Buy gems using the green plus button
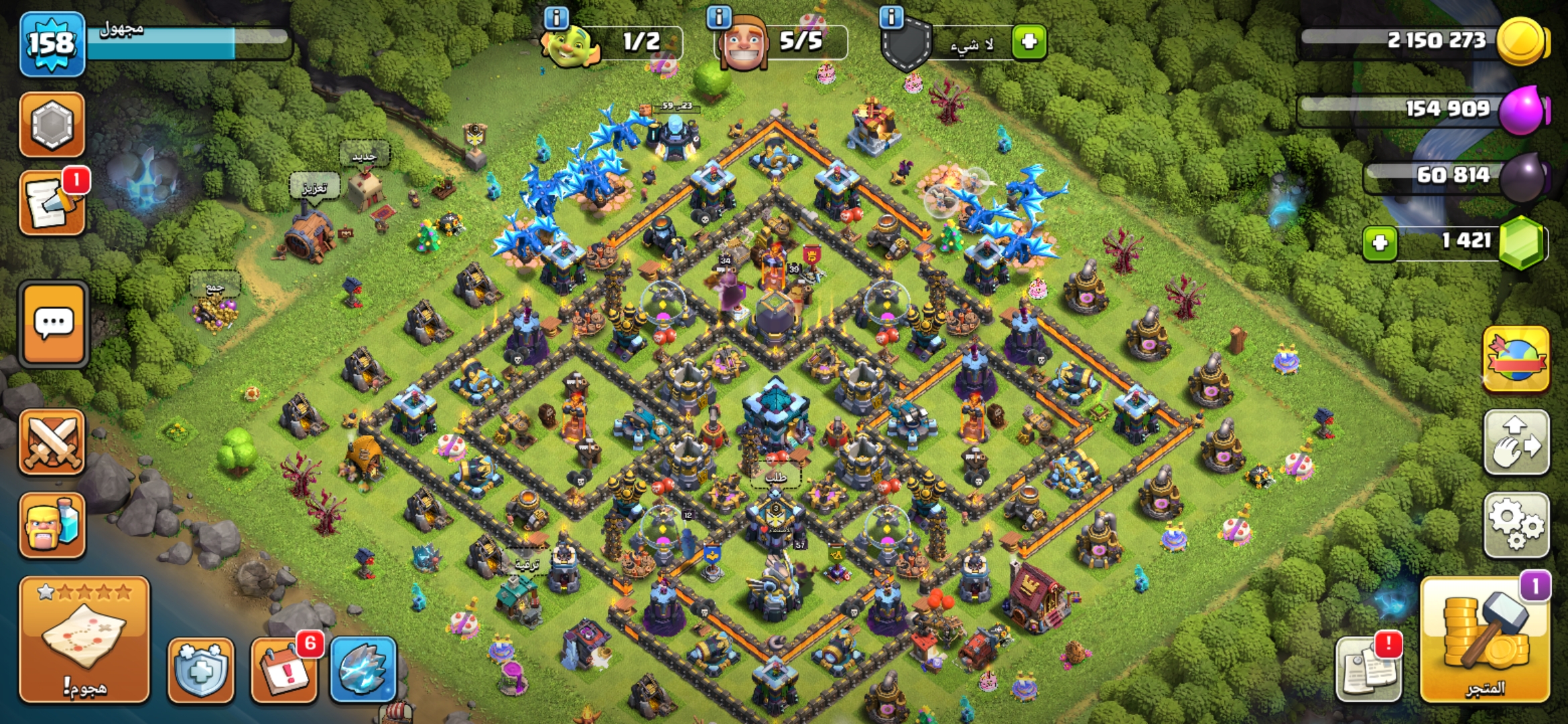This screenshot has height=724, width=1568. point(1380,243)
